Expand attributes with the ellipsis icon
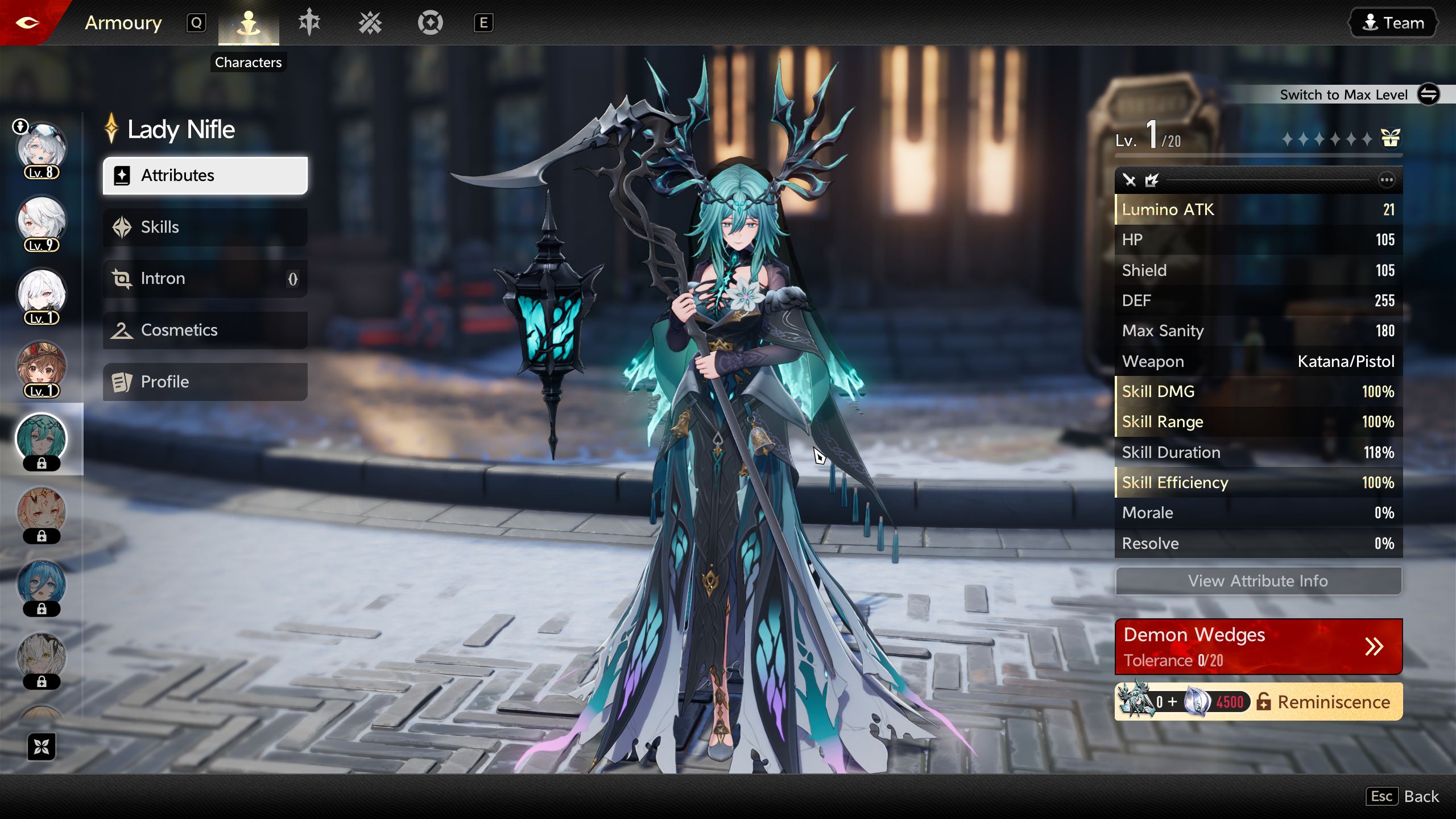The height and width of the screenshot is (819, 1456). click(x=1387, y=180)
